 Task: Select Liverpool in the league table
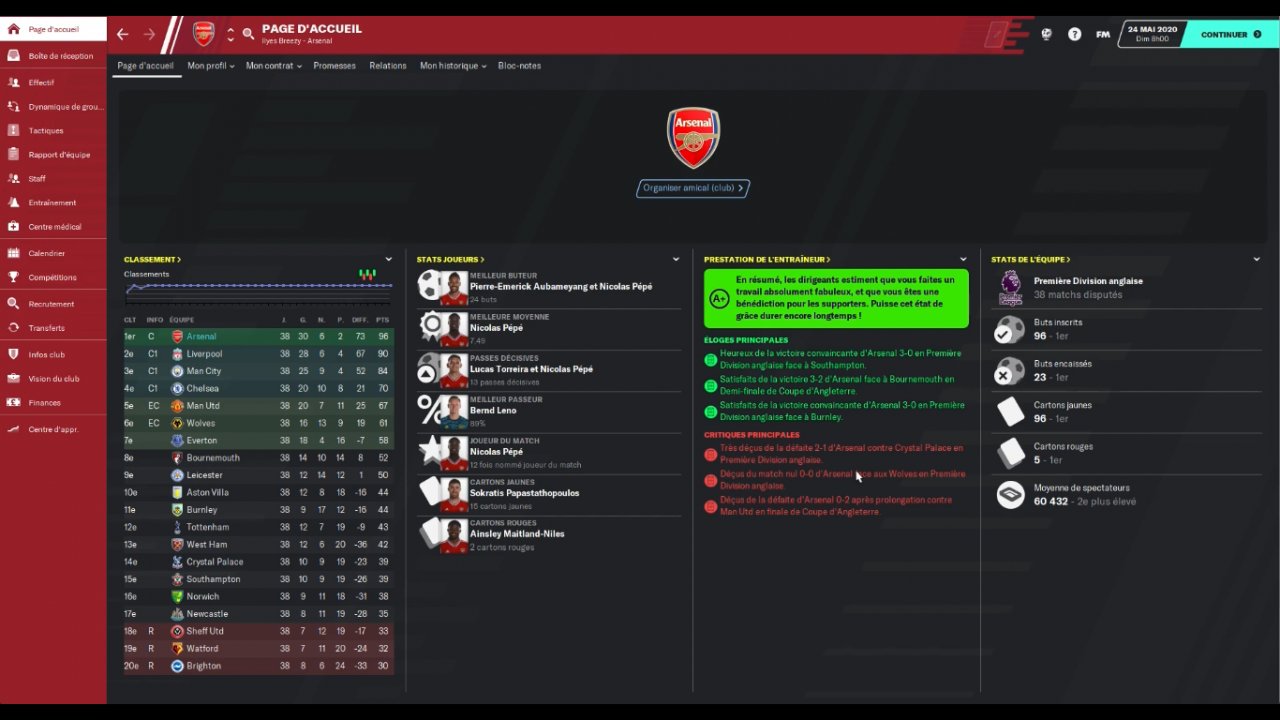pyautogui.click(x=204, y=354)
